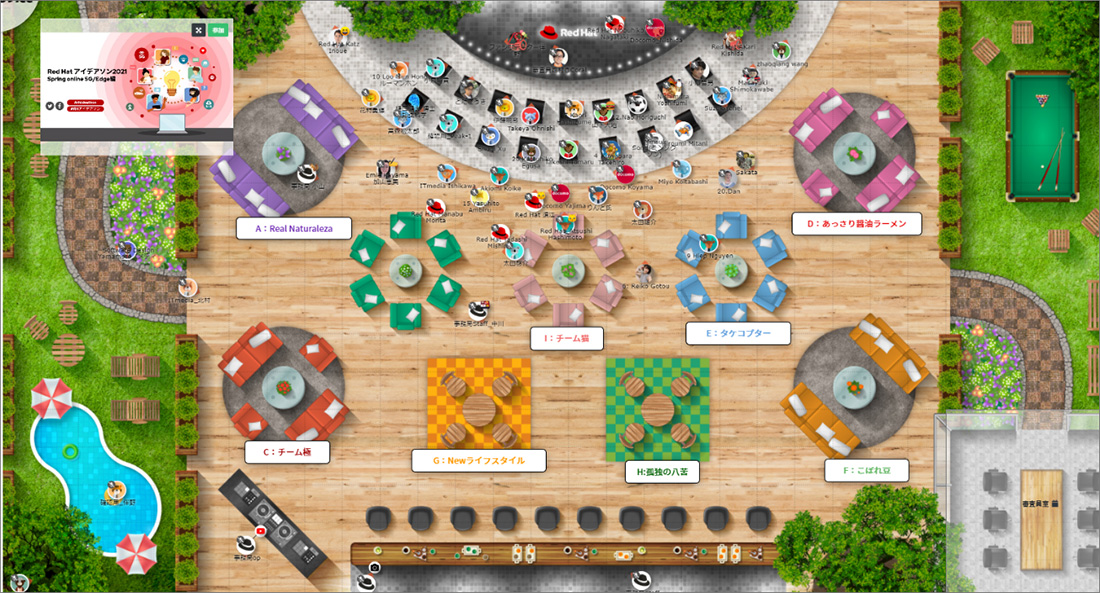Expand the Red Hat ideathon banner panel
This screenshot has width=1100, height=593.
(x=198, y=31)
